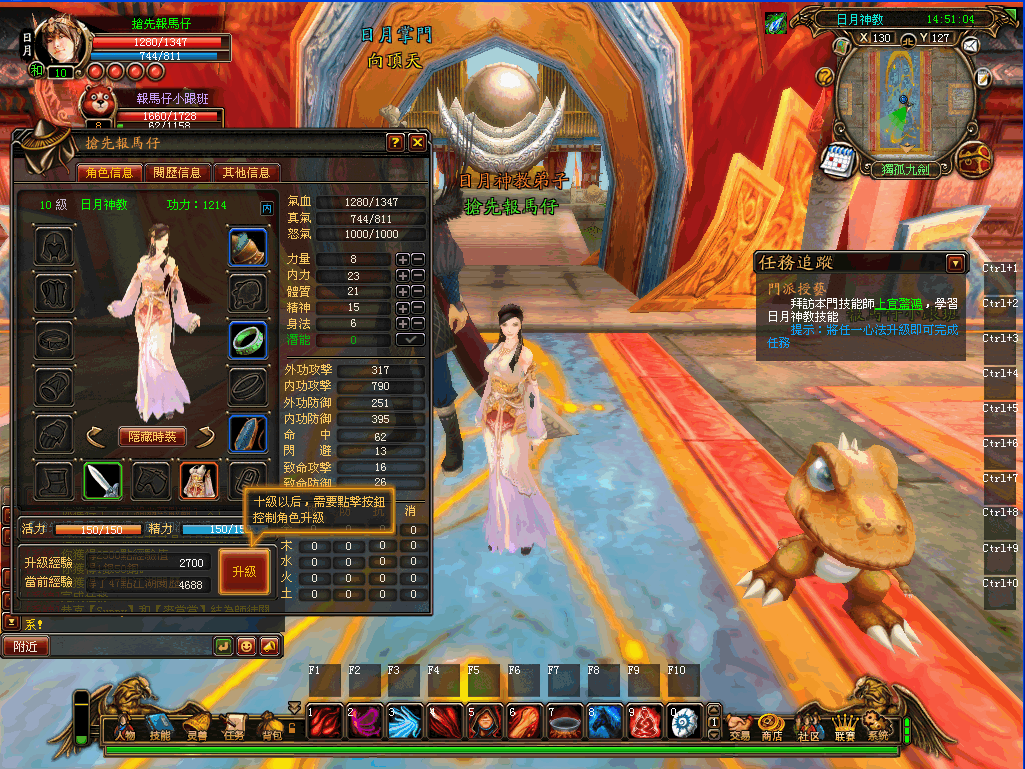This screenshot has height=769, width=1025.
Task: Open the help button on the character window
Action: coord(395,142)
